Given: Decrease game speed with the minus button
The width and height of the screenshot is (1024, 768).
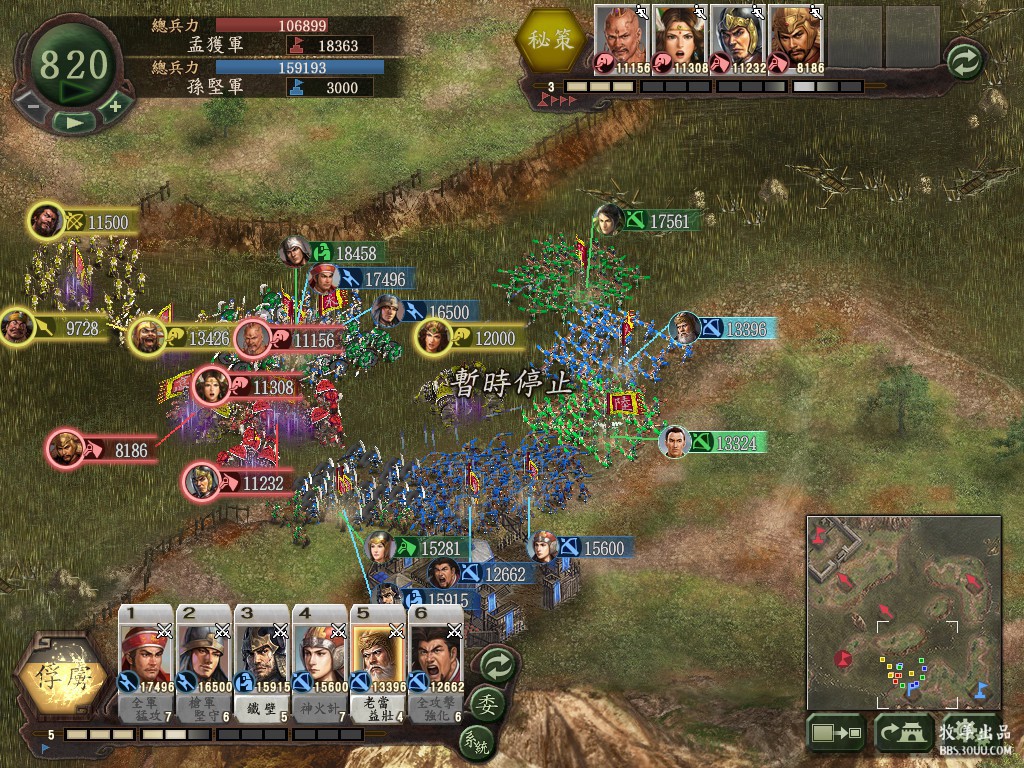Looking at the screenshot, I should click(x=32, y=105).
